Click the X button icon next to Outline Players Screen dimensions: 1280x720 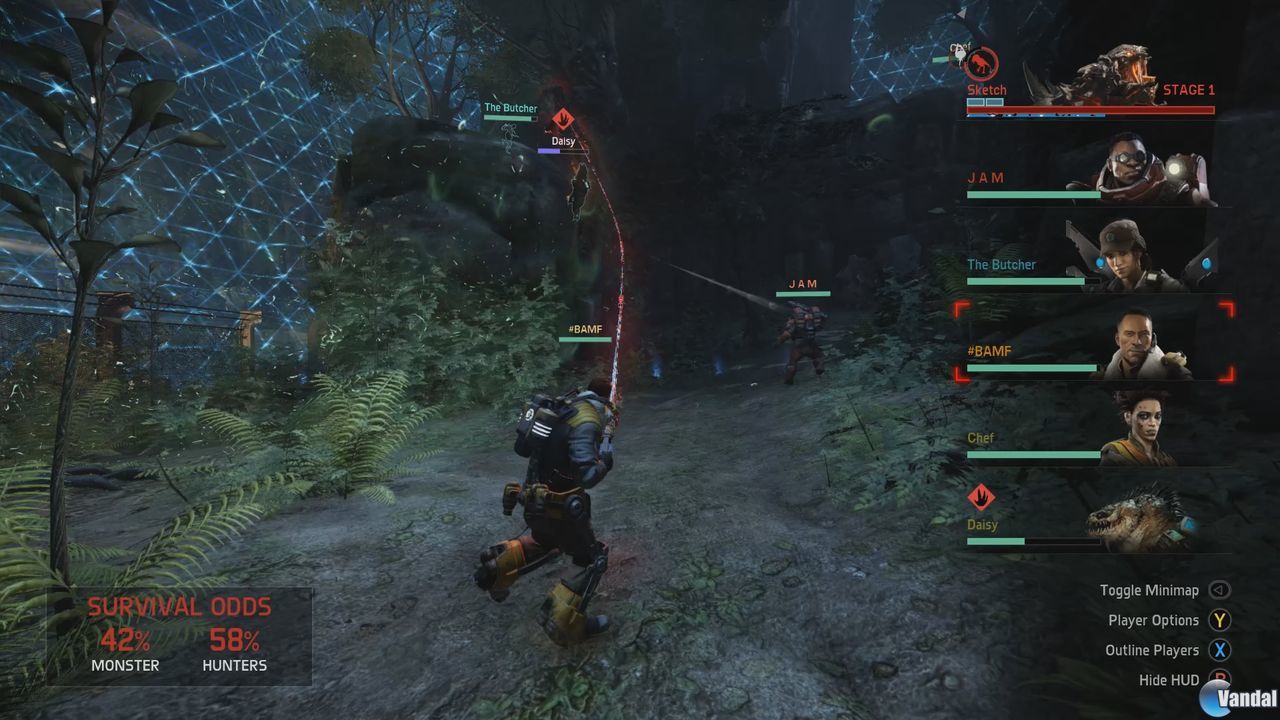point(1219,650)
